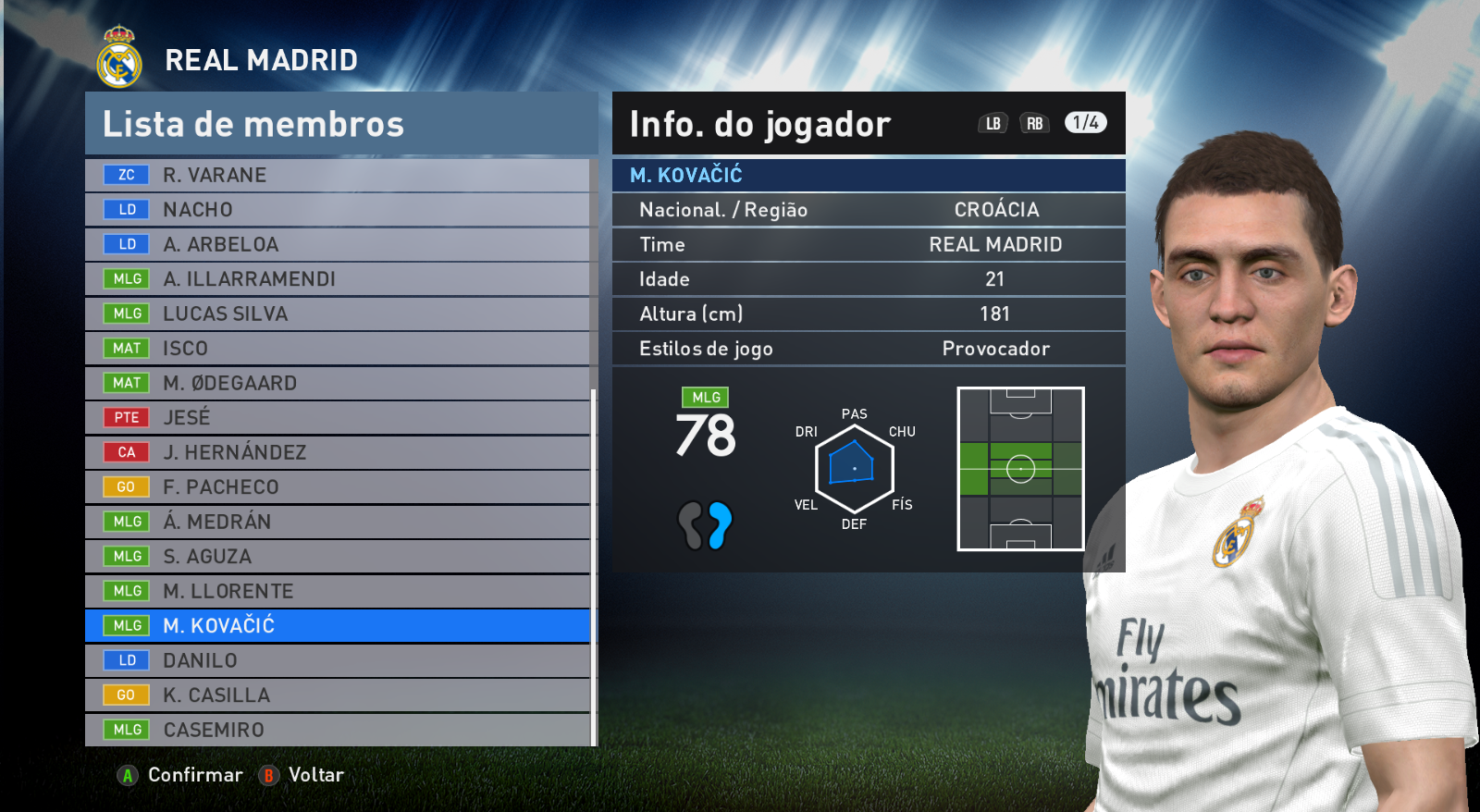This screenshot has height=812, width=1480.
Task: Pick A. Illarramendi from the list
Action: click(x=338, y=279)
